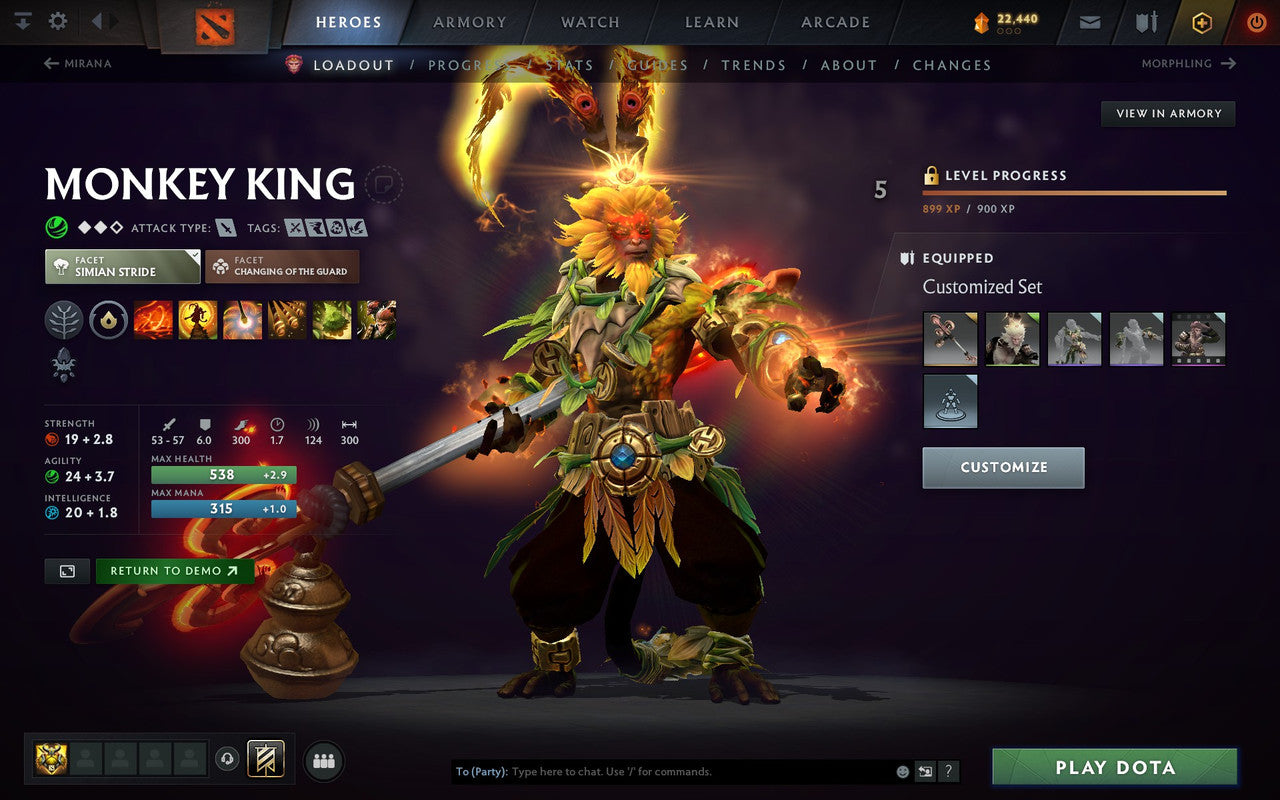Click the Level Progress XP bar
1280x800 pixels.
1074,192
